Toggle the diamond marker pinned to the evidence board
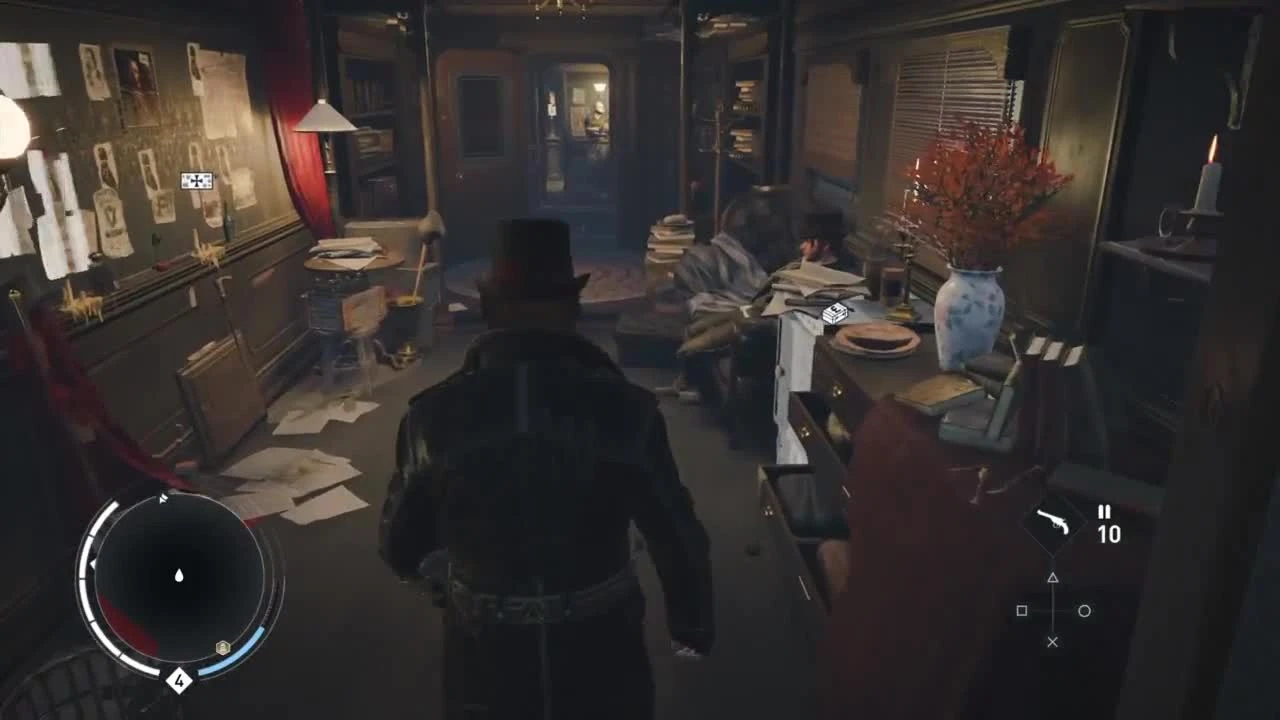The height and width of the screenshot is (720, 1280). coord(196,180)
